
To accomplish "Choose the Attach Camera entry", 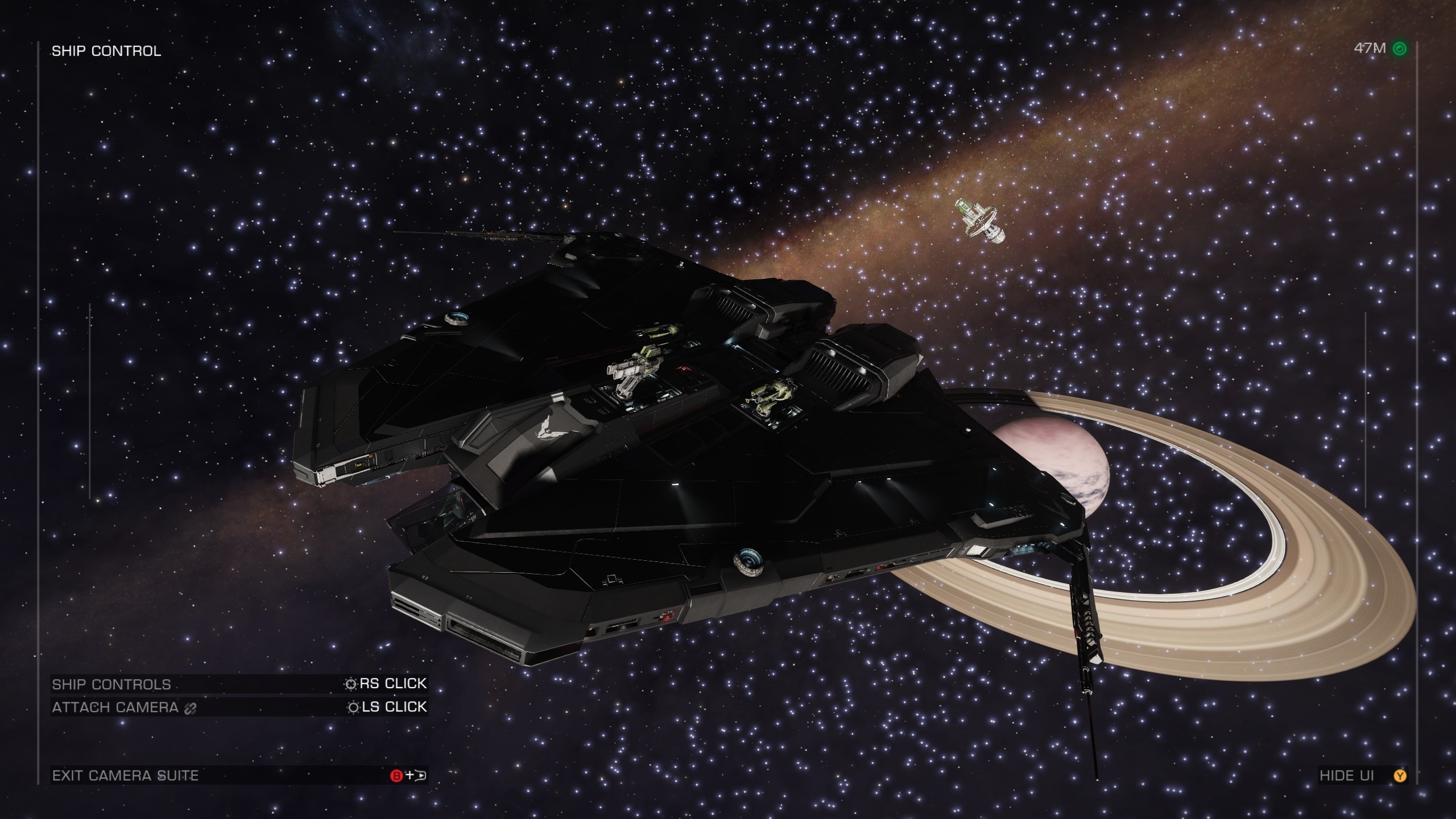I will tap(239, 707).
